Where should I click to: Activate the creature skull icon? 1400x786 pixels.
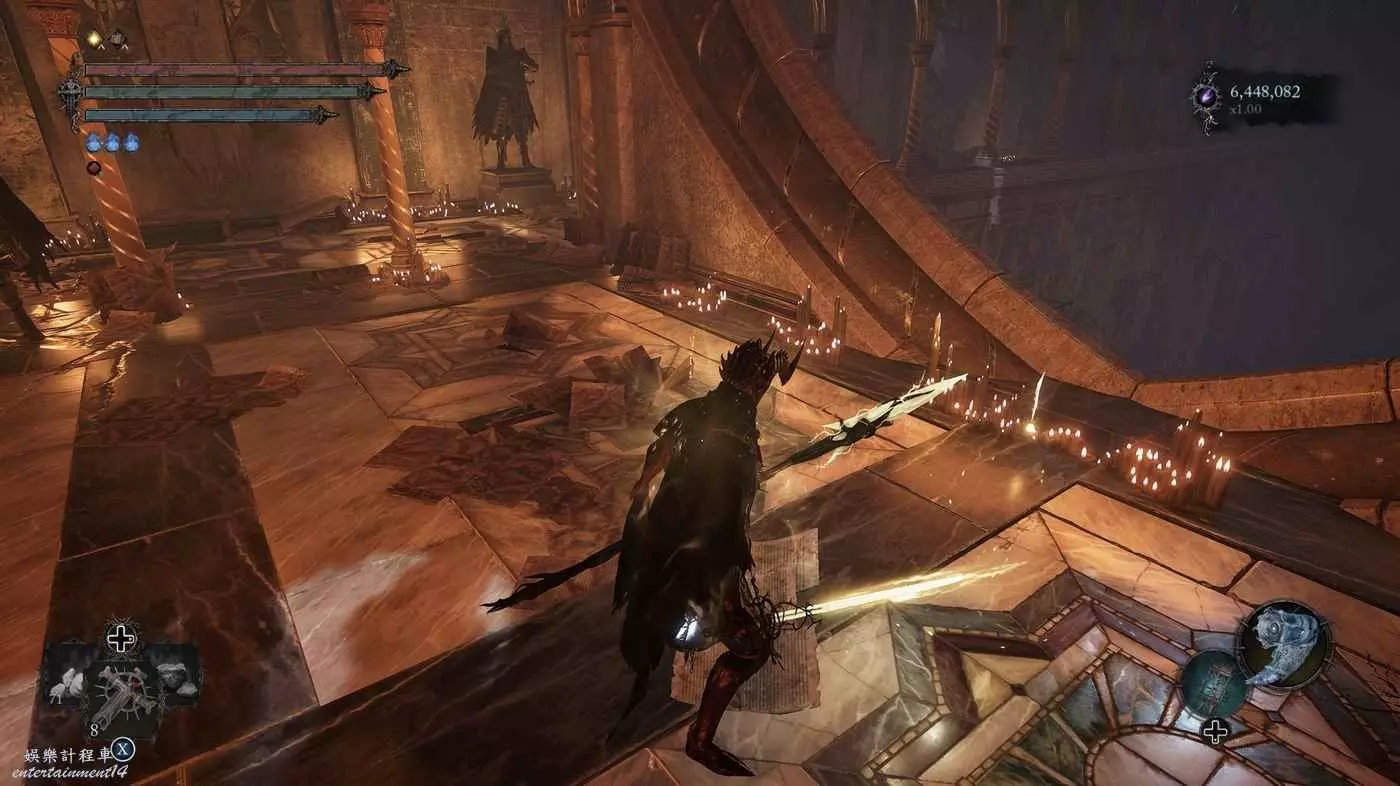pos(1284,645)
